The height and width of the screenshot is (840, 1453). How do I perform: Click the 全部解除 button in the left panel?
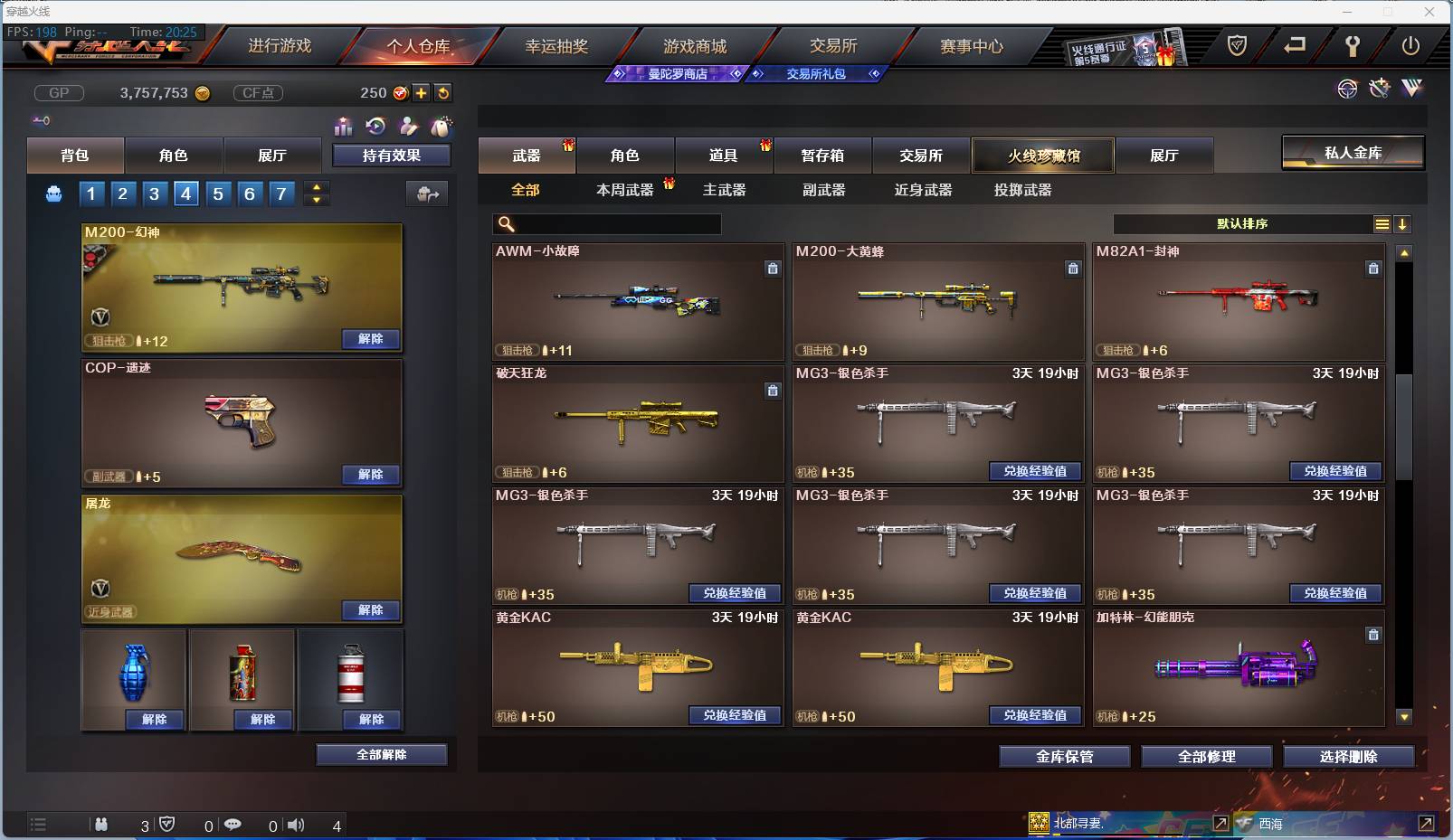pos(381,754)
